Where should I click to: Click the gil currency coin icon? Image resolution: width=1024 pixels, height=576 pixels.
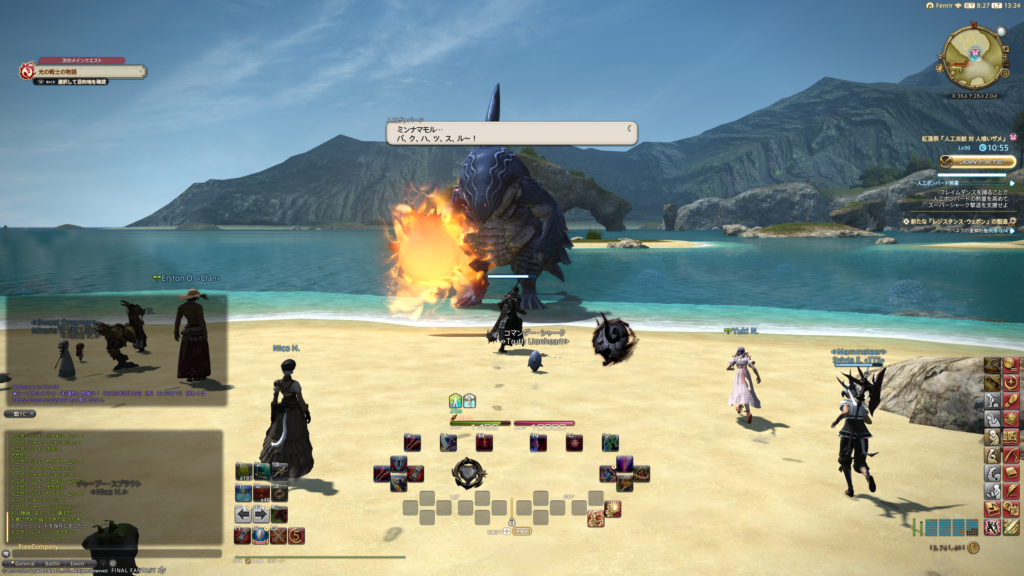pos(973,547)
